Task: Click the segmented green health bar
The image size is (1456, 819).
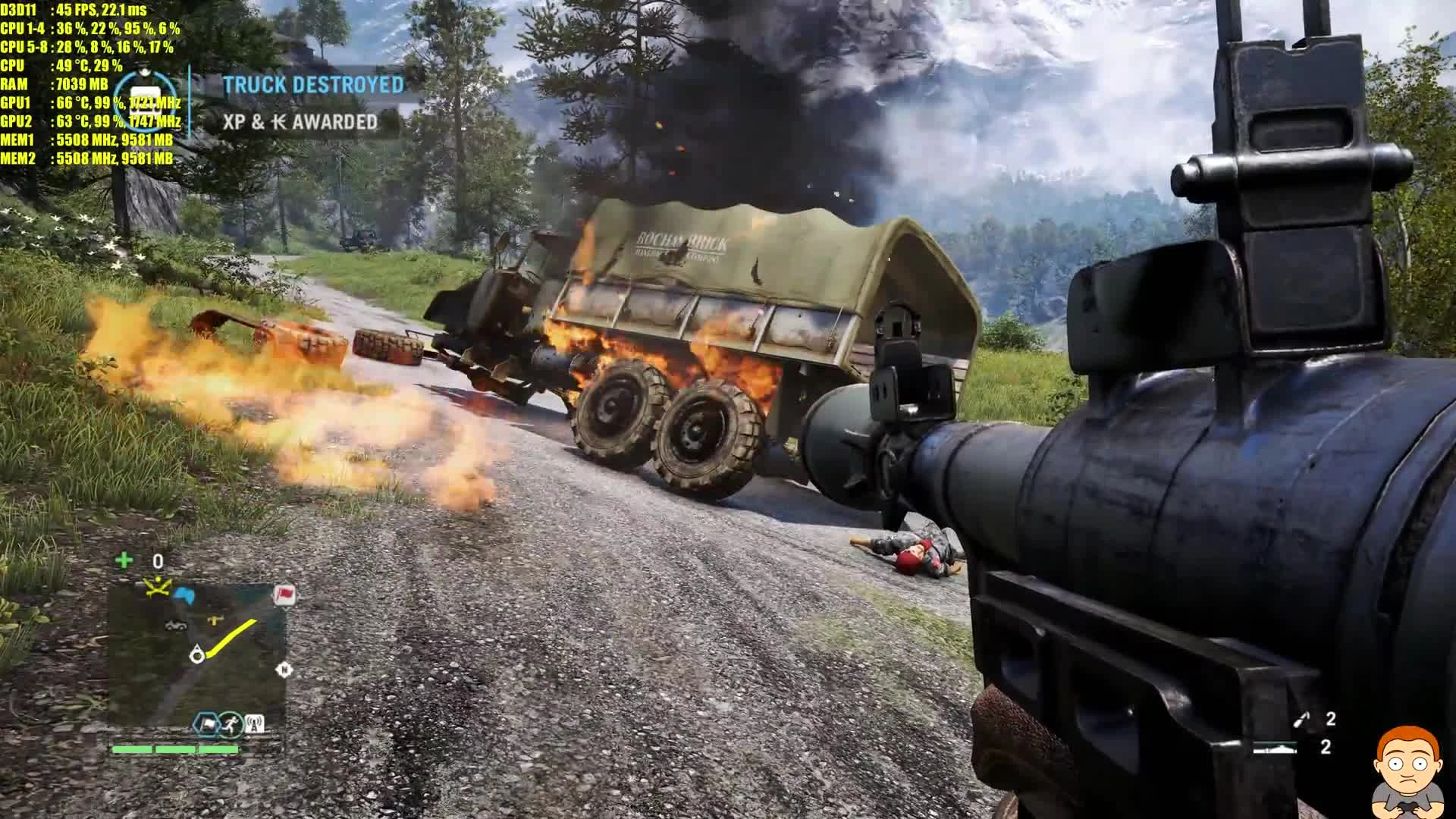Action: point(174,748)
